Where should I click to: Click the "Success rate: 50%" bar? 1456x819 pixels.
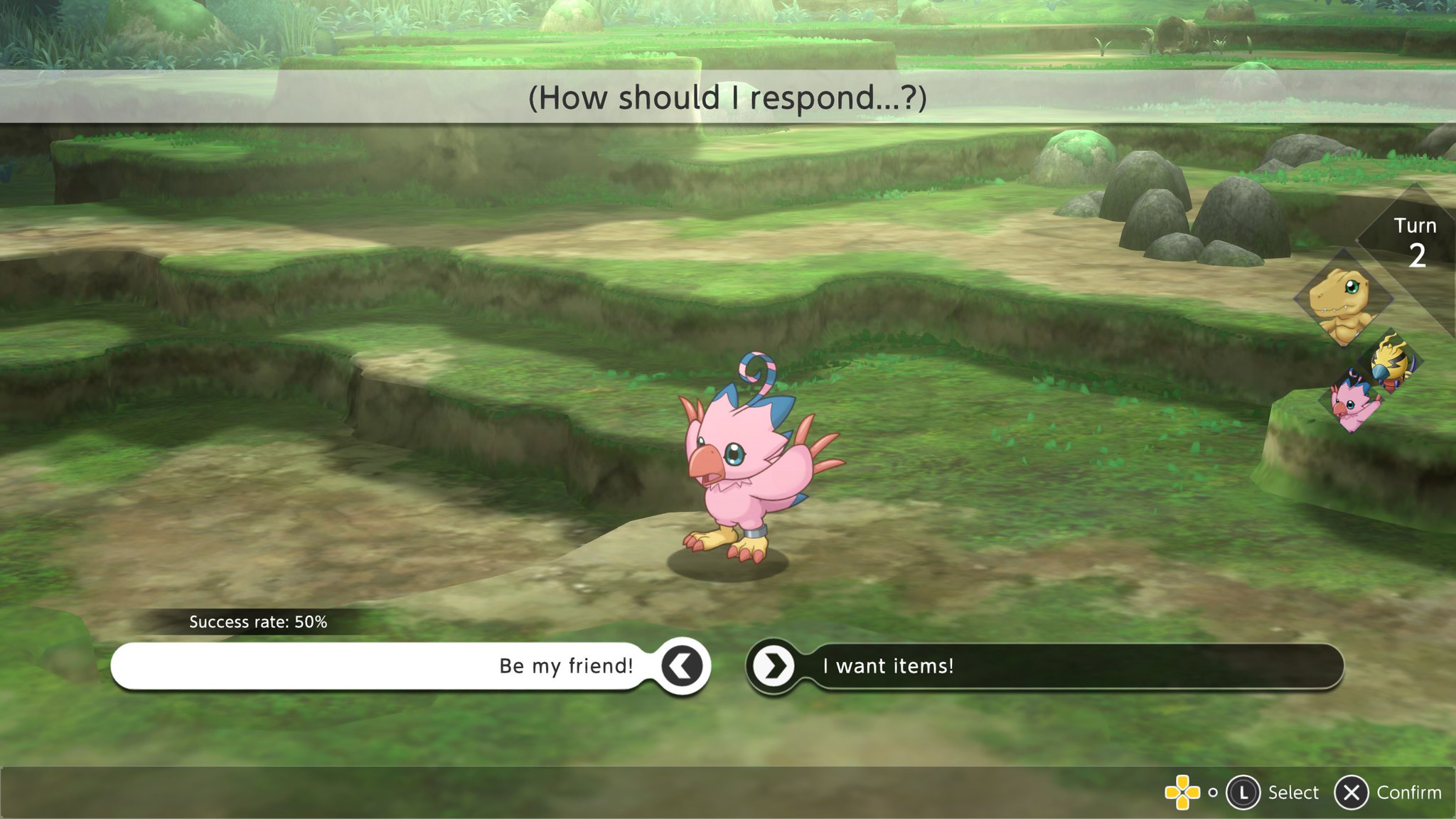click(258, 622)
